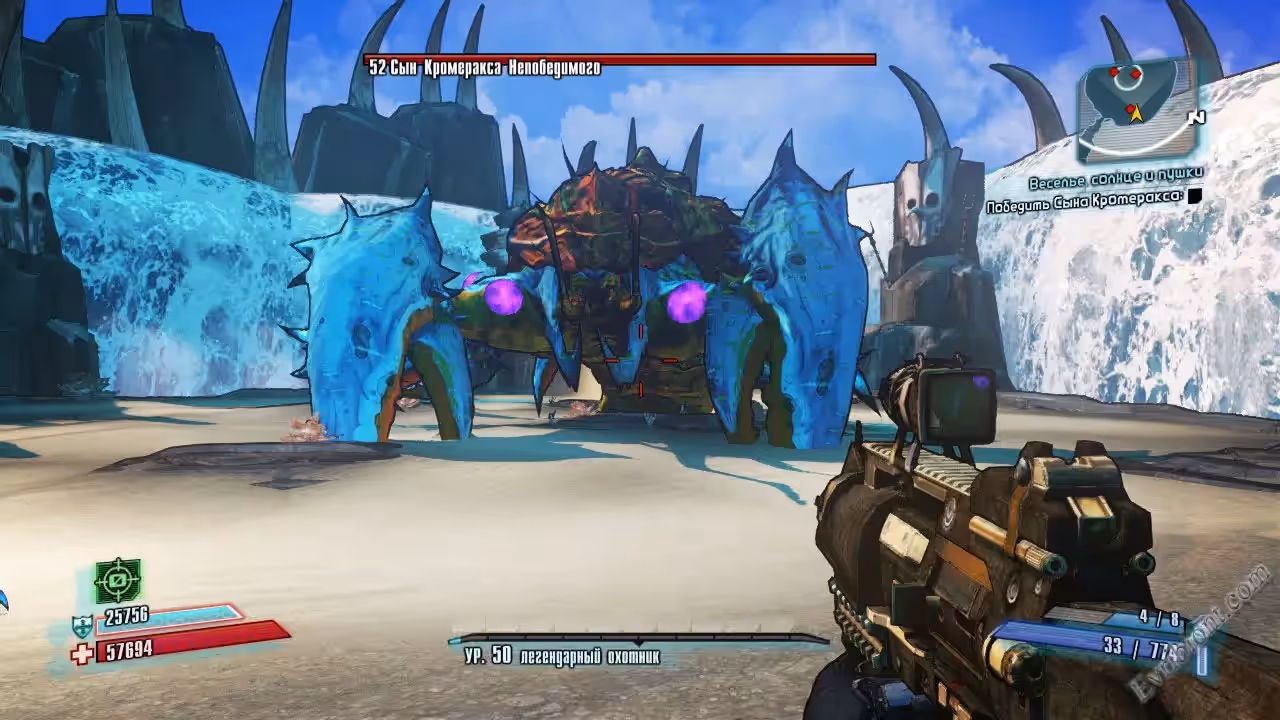Click the red cross health icon

(x=82, y=652)
